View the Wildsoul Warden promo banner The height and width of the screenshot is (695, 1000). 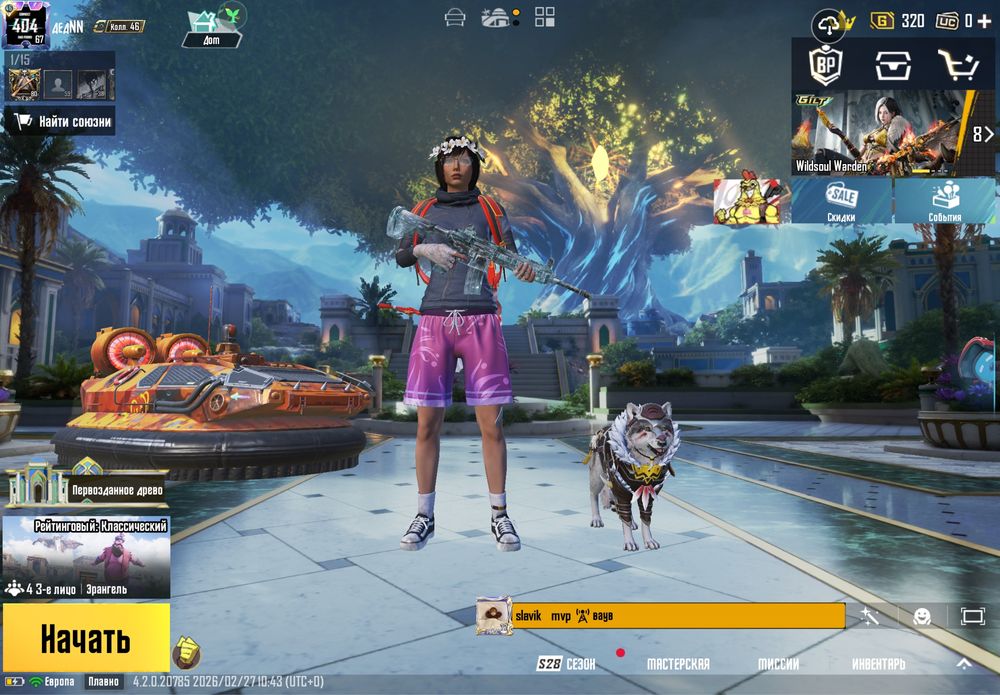point(880,133)
